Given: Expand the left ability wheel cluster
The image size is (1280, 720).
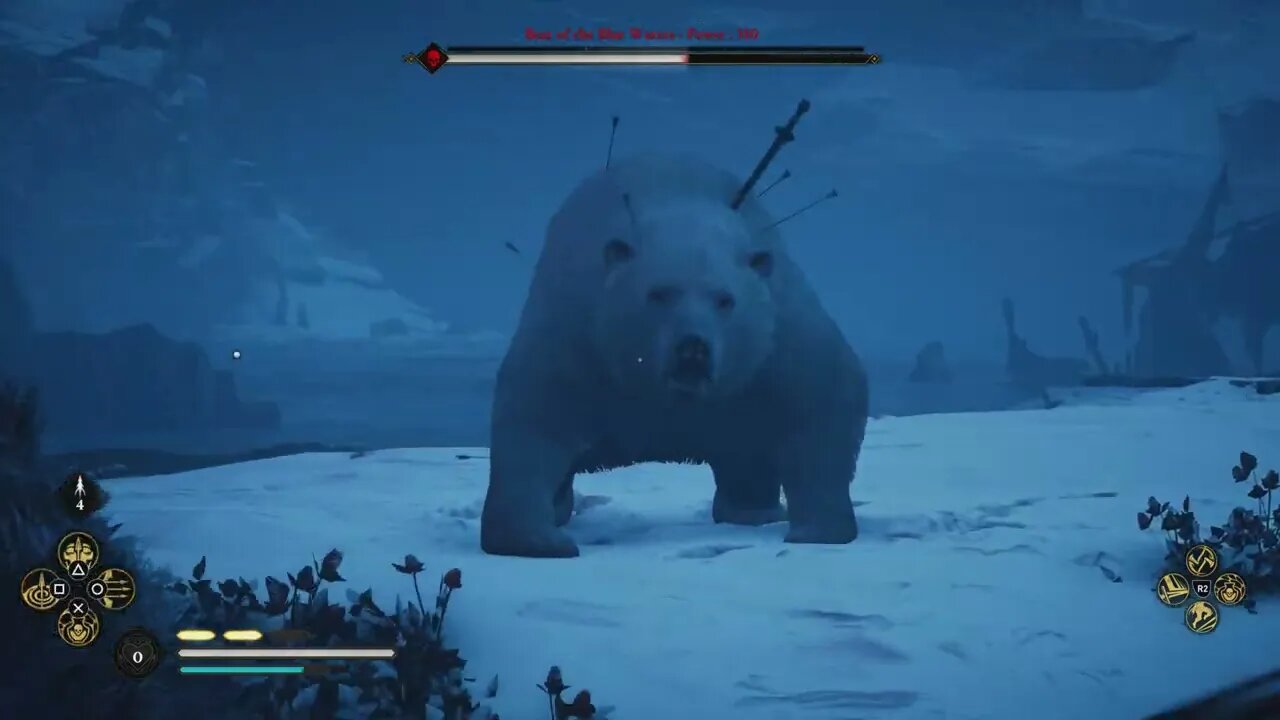Looking at the screenshot, I should pyautogui.click(x=78, y=588).
